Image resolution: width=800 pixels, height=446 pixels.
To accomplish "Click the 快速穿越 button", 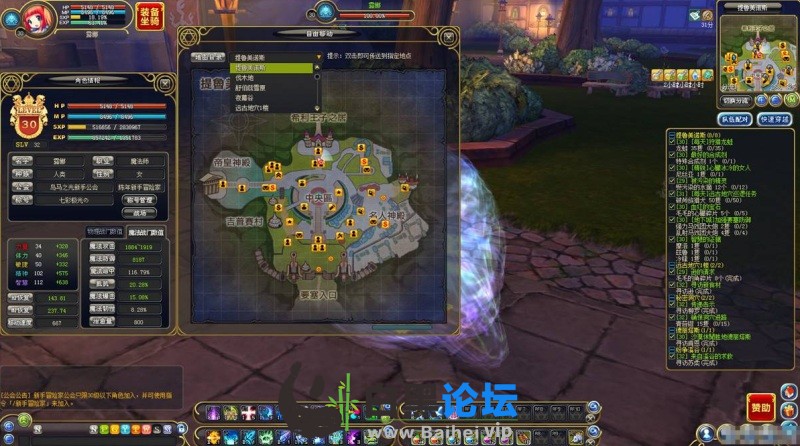I will (773, 119).
